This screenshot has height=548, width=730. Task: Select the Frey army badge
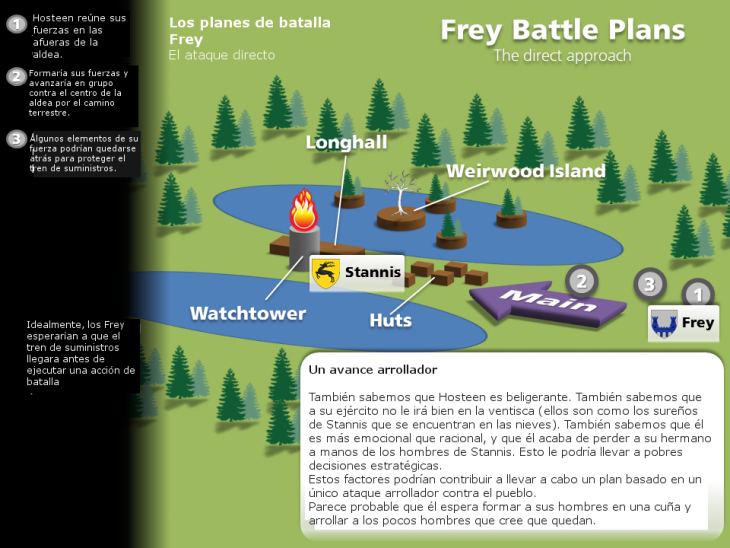[x=683, y=323]
